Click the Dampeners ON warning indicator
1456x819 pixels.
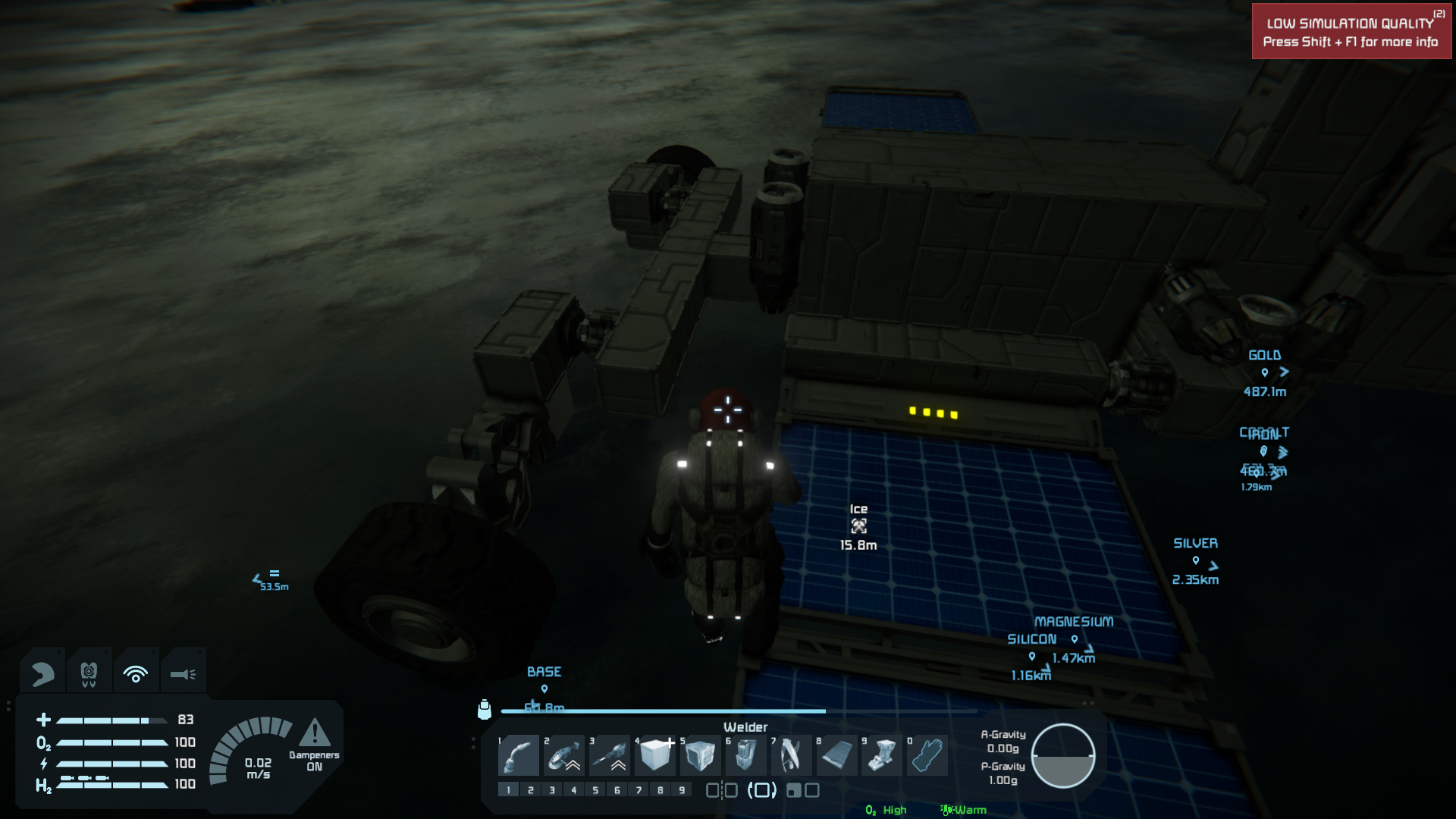314,744
